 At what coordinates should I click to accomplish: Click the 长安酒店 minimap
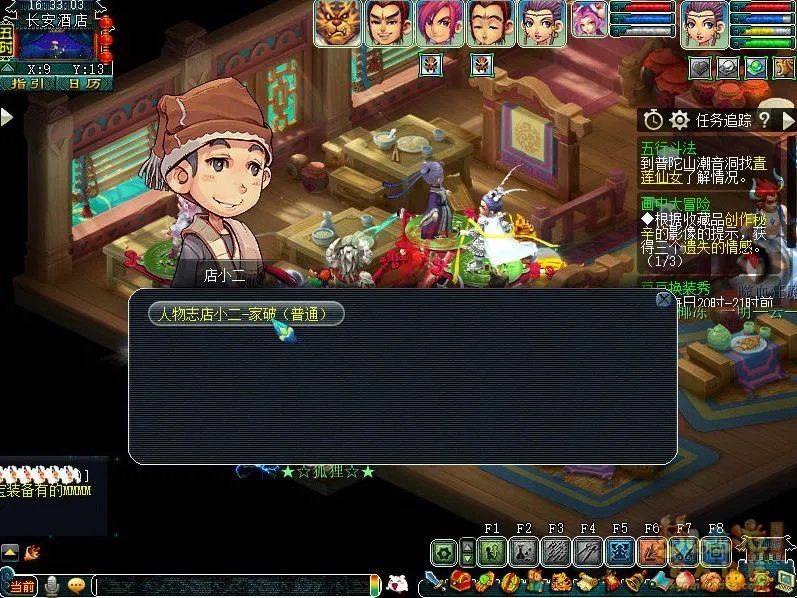tap(56, 44)
